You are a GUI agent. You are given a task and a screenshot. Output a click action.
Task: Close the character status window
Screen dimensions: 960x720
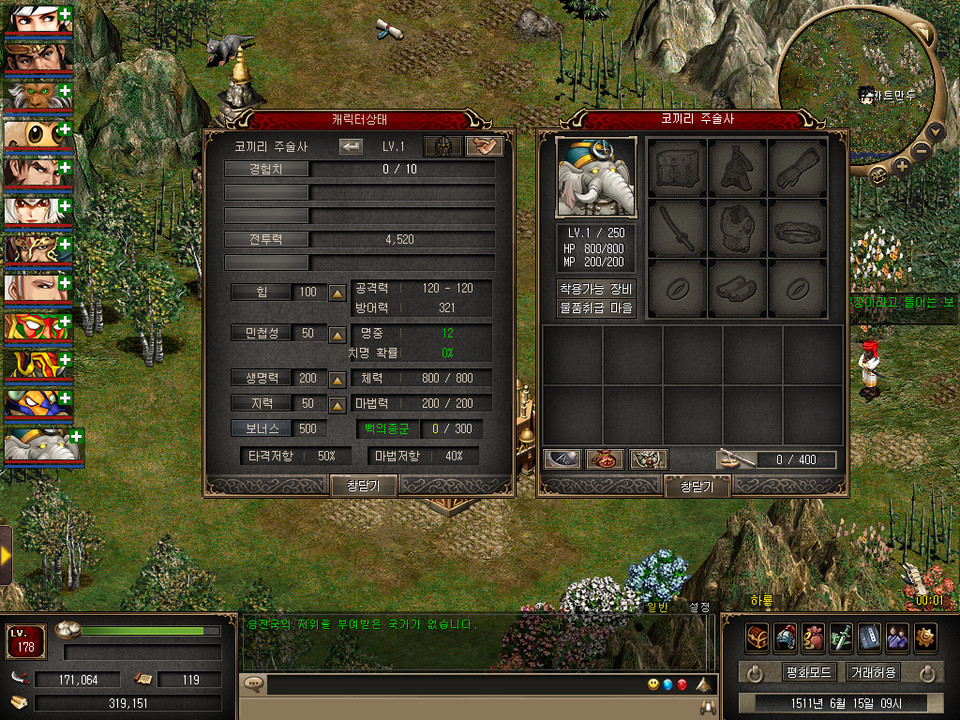pyautogui.click(x=364, y=485)
